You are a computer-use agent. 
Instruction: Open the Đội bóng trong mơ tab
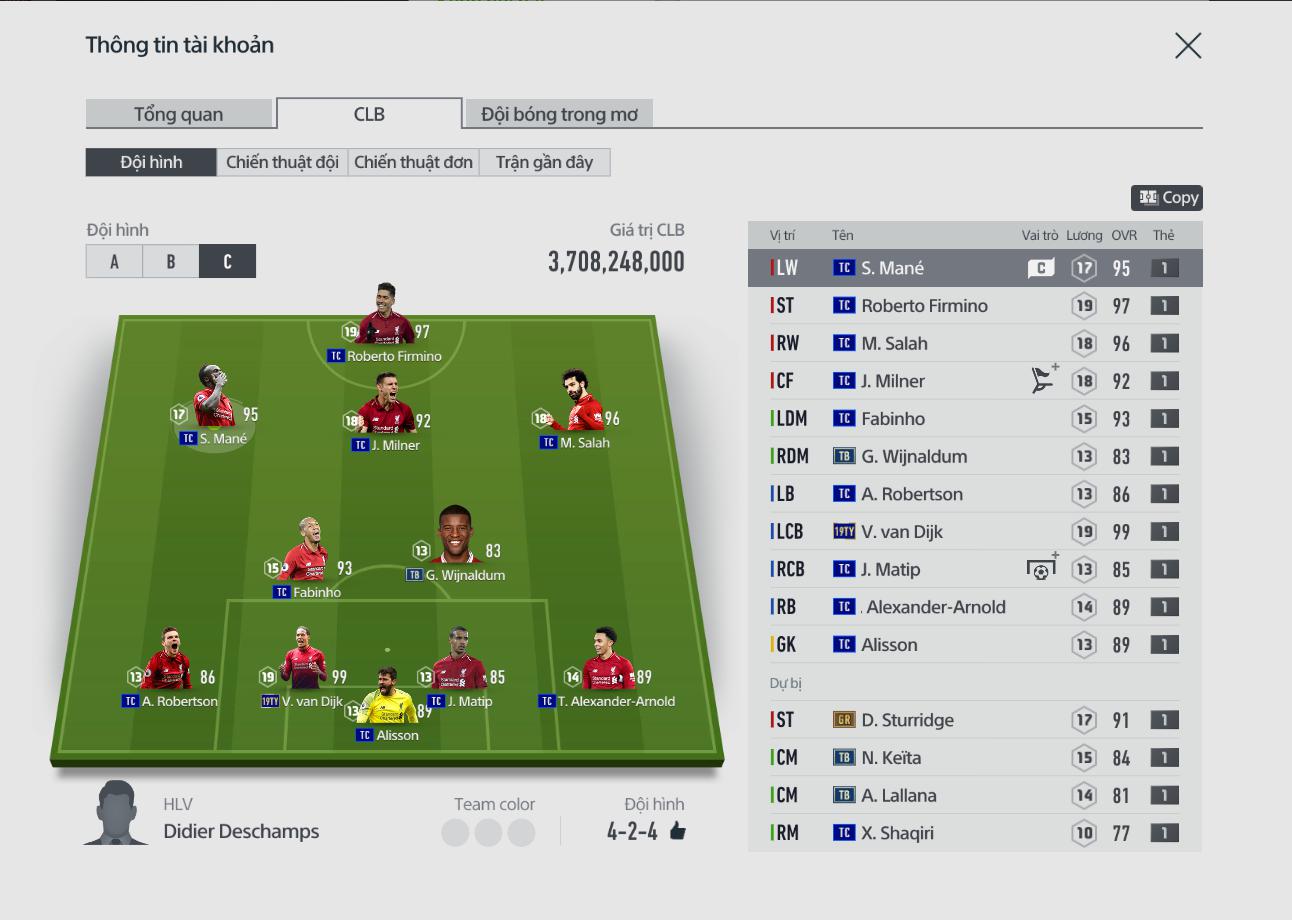[x=559, y=114]
